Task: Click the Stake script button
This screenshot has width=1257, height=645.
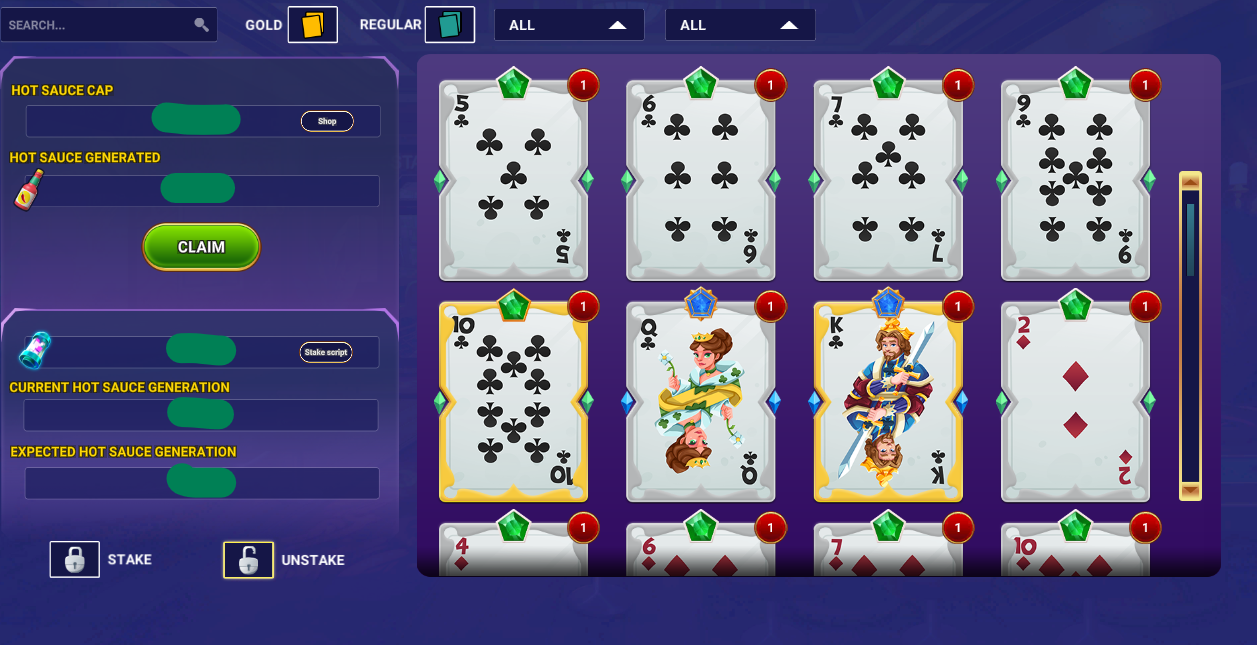Action: click(x=326, y=352)
